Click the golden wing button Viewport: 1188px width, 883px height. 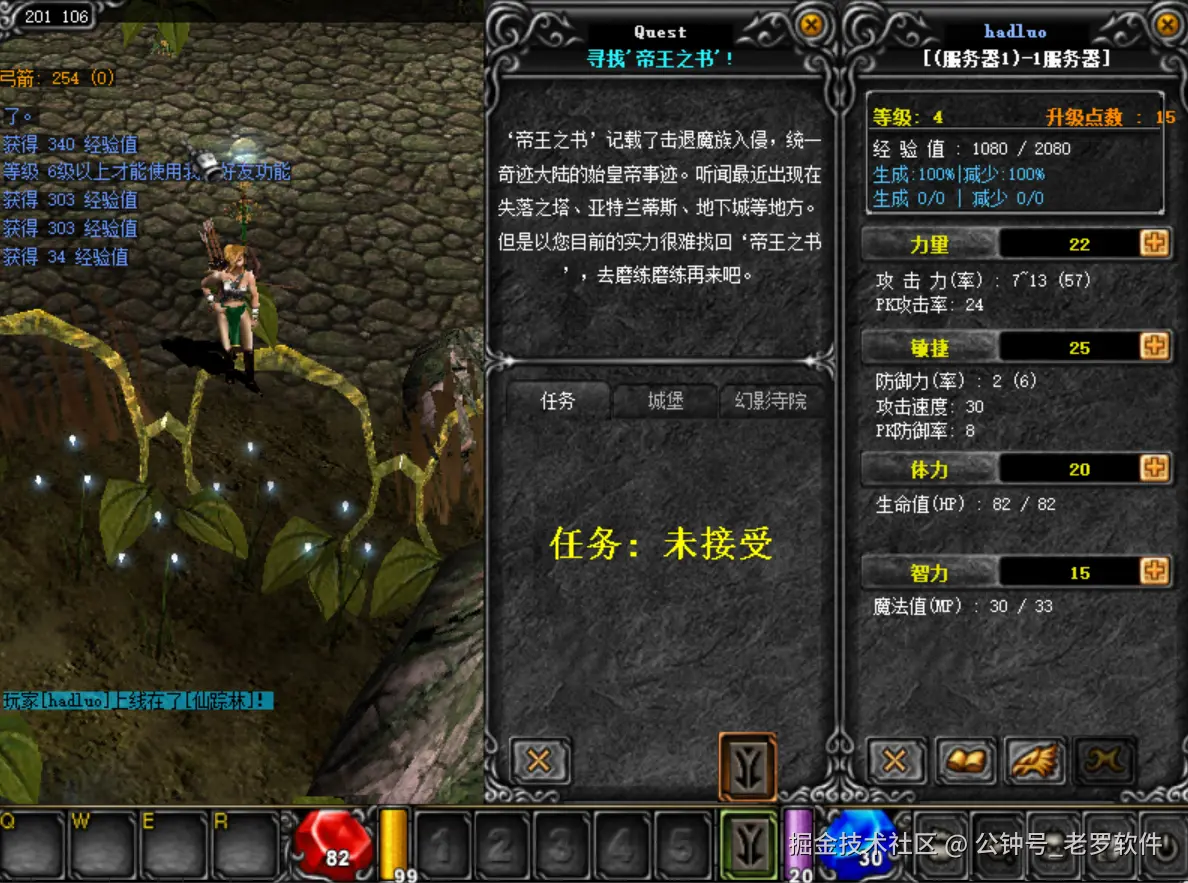tap(1035, 761)
